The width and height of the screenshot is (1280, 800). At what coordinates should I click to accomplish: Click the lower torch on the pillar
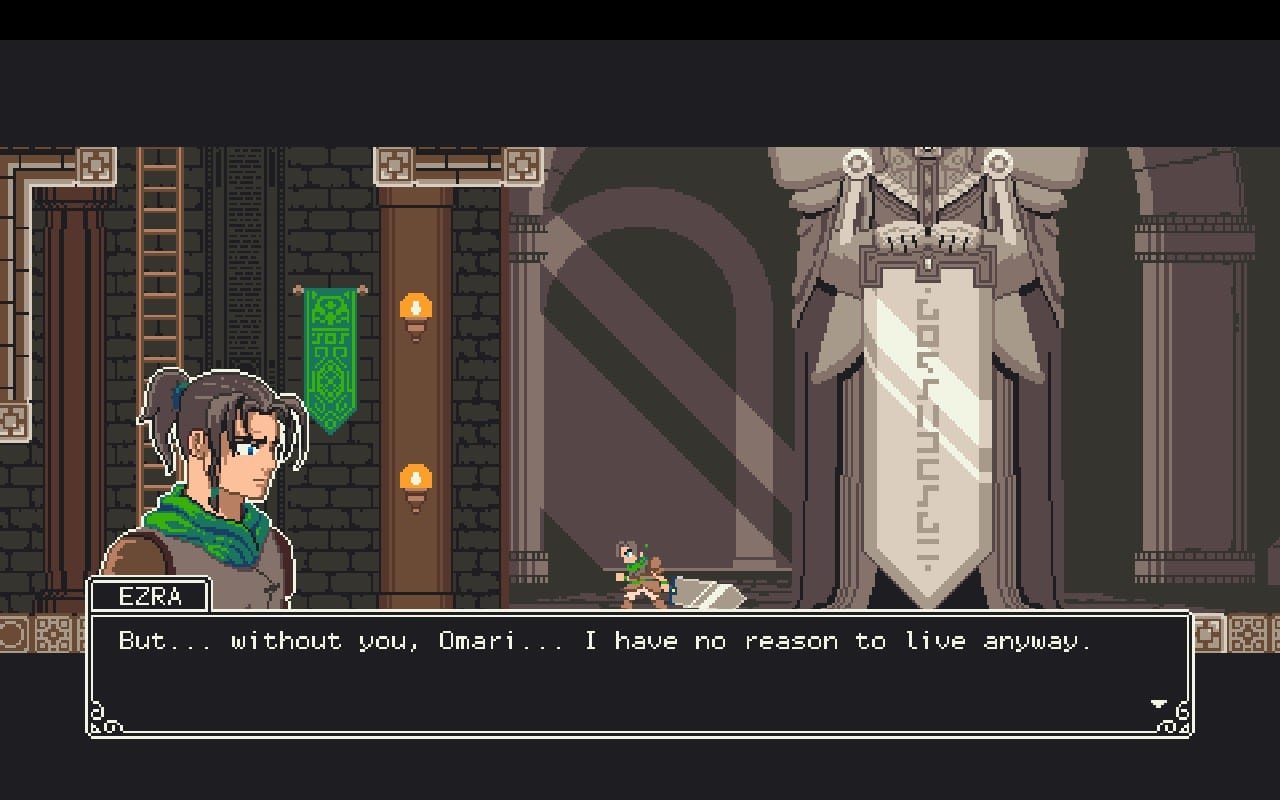pyautogui.click(x=417, y=478)
